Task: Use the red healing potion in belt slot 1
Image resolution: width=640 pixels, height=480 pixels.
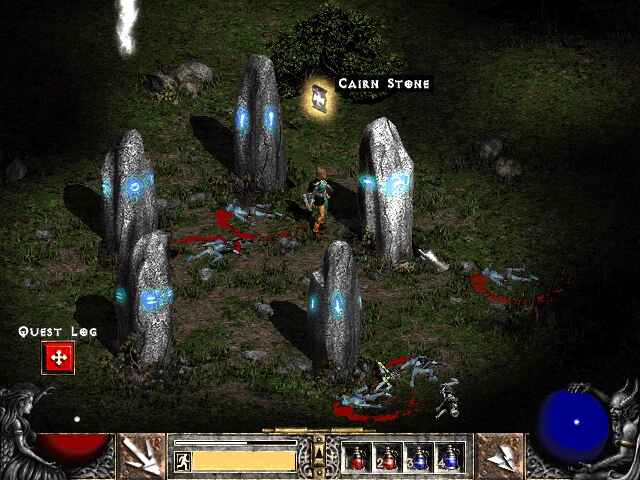Action: (x=357, y=458)
